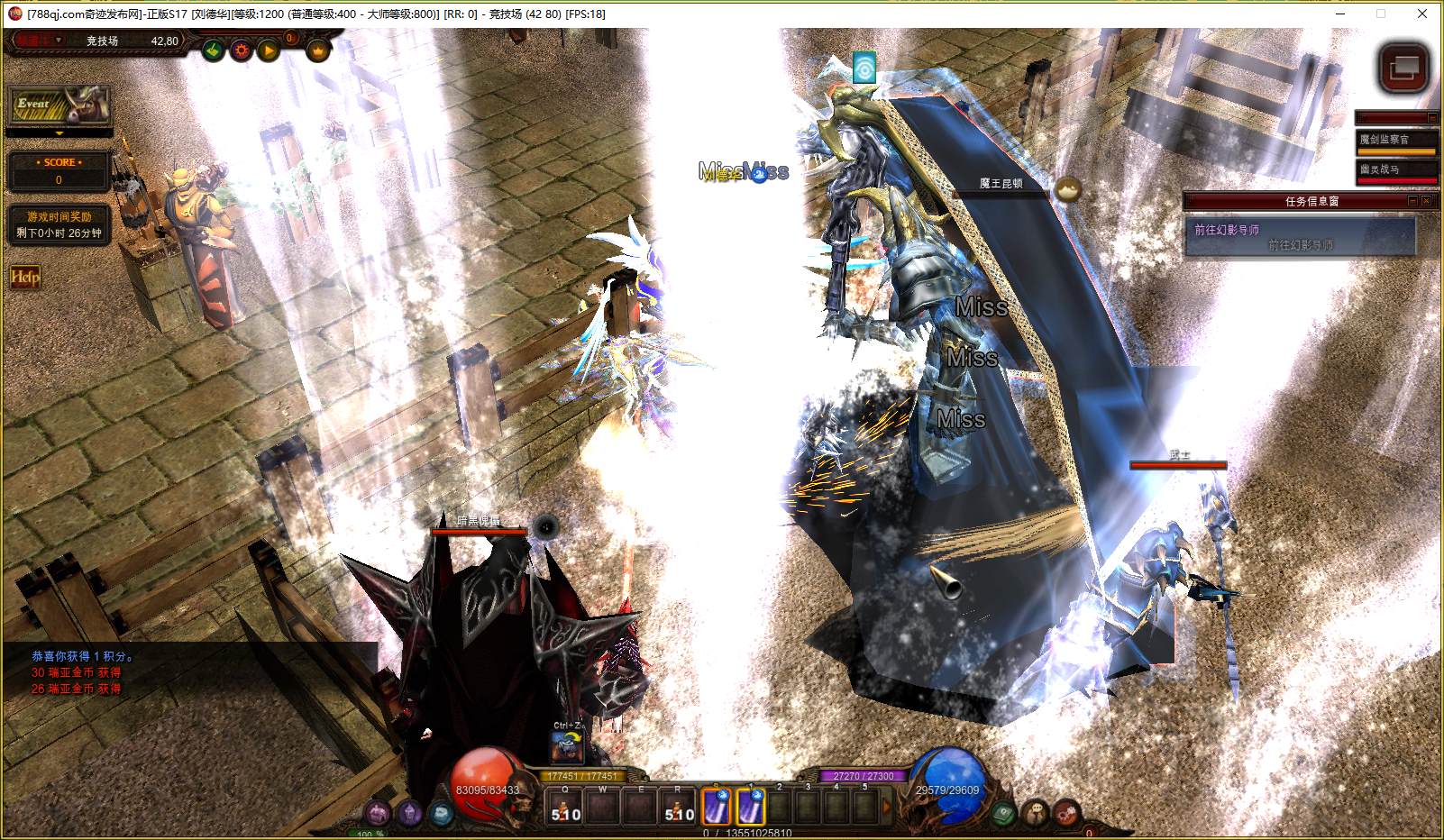The height and width of the screenshot is (840, 1444).
Task: Close the game window
Action: click(1422, 14)
